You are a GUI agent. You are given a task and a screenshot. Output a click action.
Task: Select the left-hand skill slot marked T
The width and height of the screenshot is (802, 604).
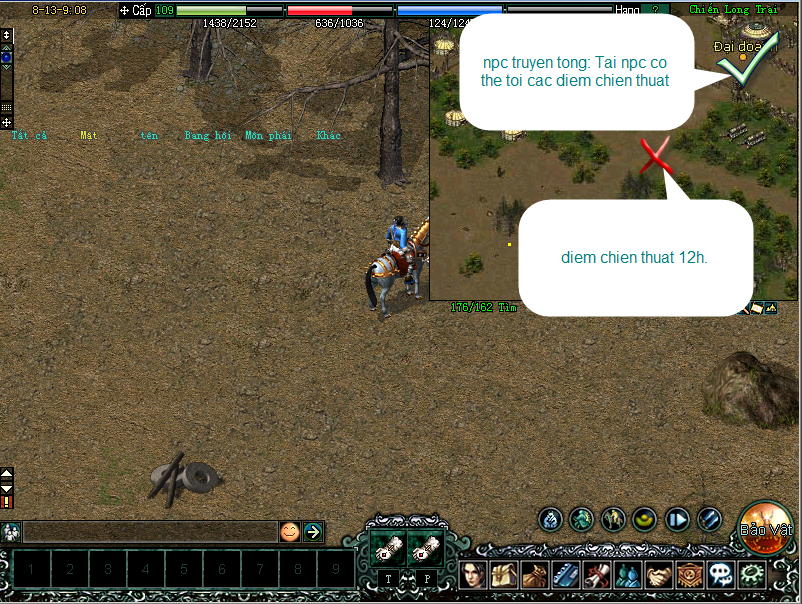[x=386, y=548]
